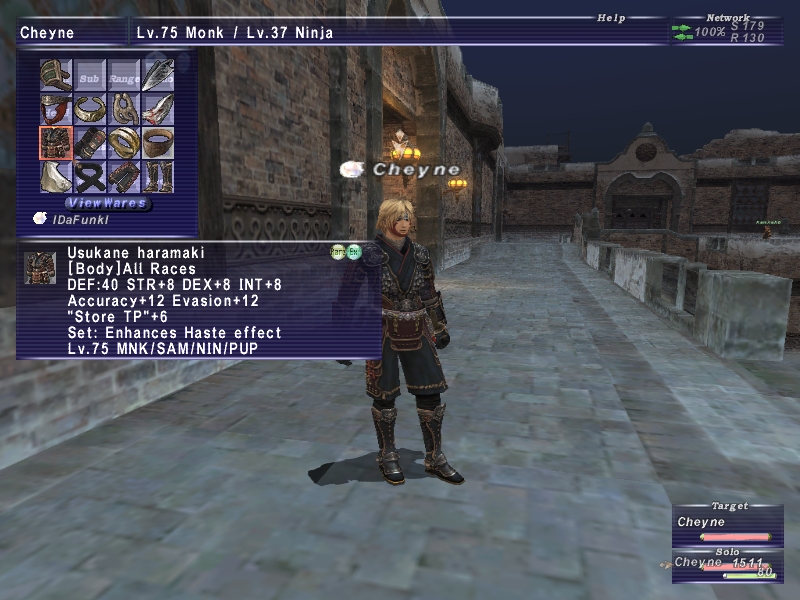This screenshot has height=600, width=800.
Task: Open the View Wares button
Action: pyautogui.click(x=107, y=203)
